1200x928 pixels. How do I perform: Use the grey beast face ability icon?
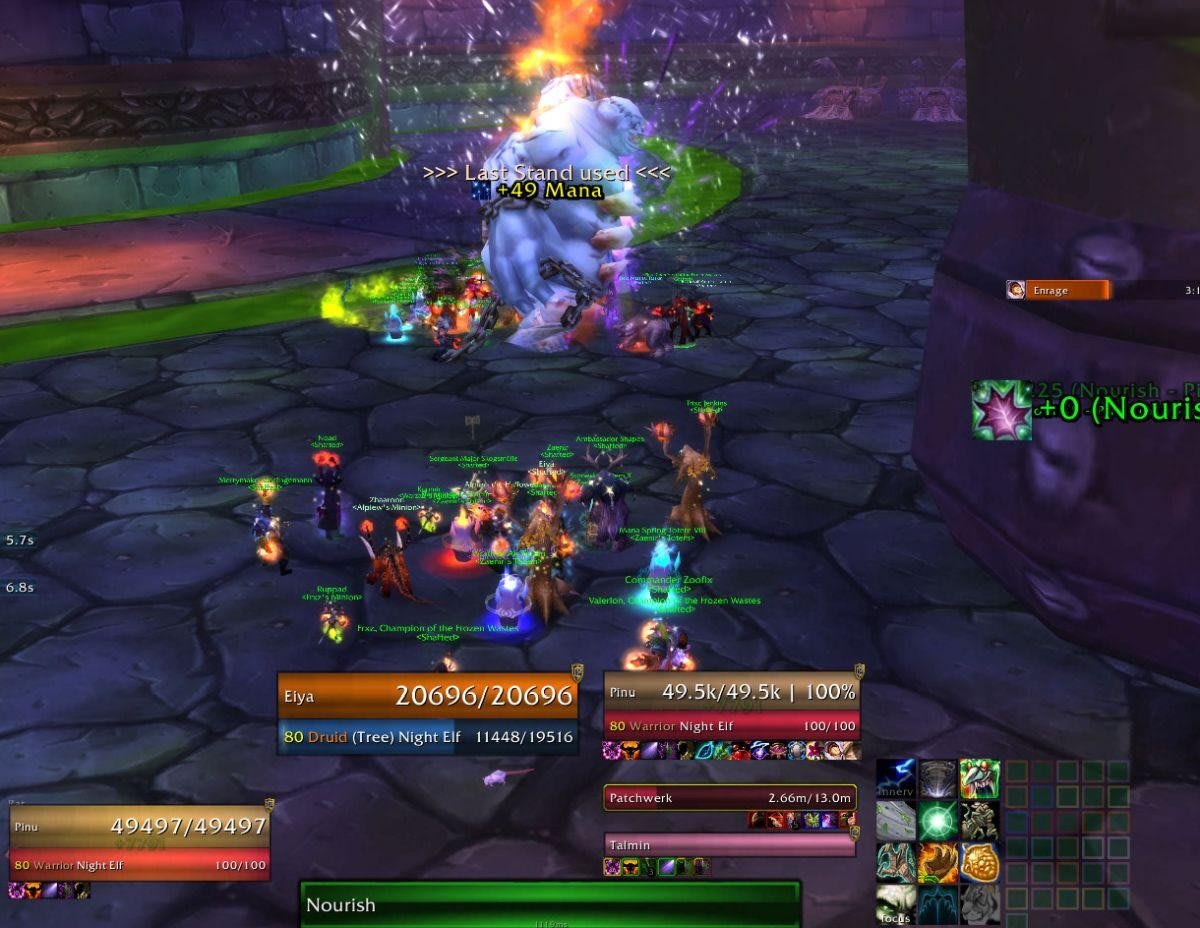click(x=980, y=904)
